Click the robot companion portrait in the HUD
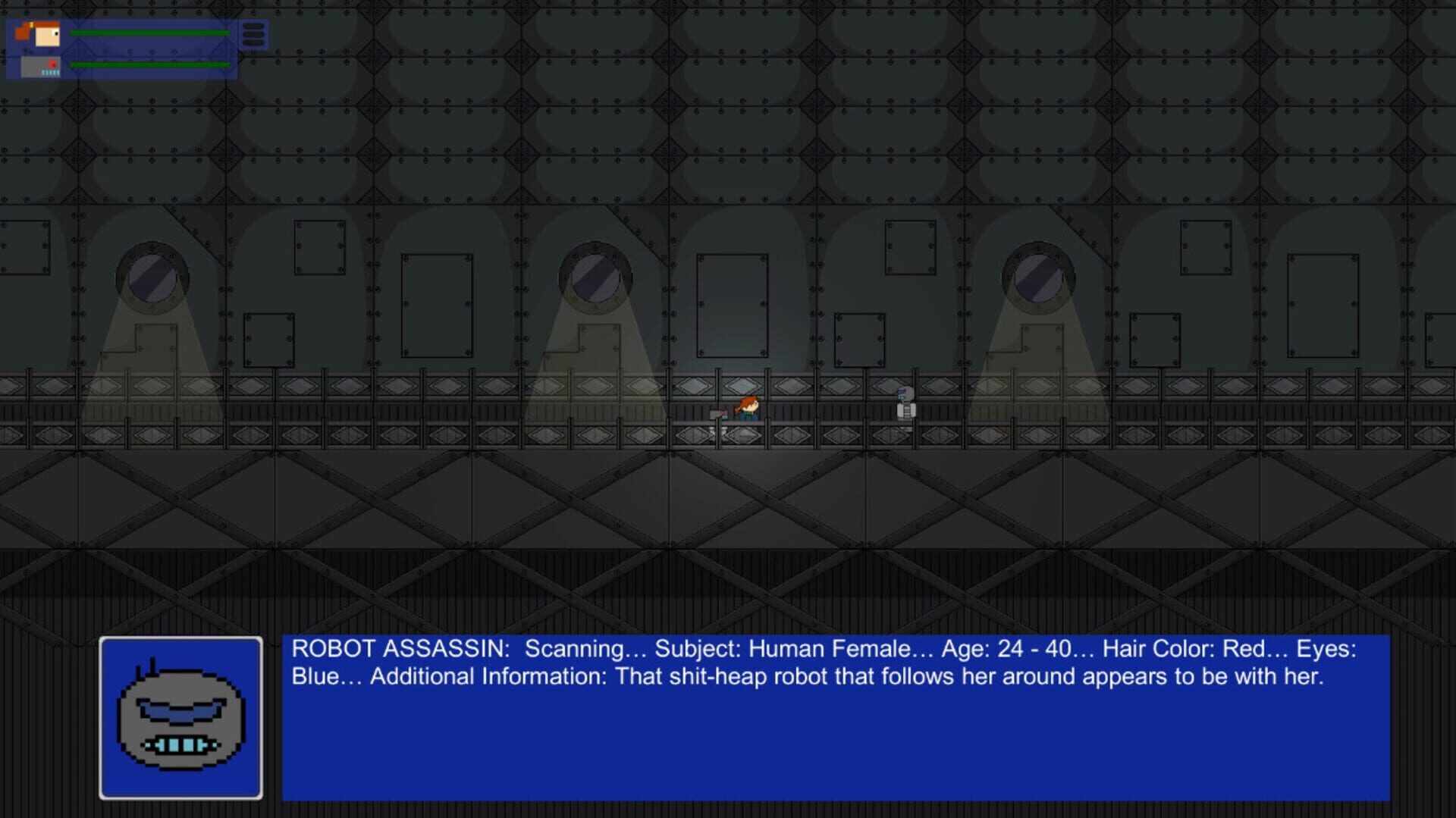This screenshot has height=818, width=1456. (42, 68)
